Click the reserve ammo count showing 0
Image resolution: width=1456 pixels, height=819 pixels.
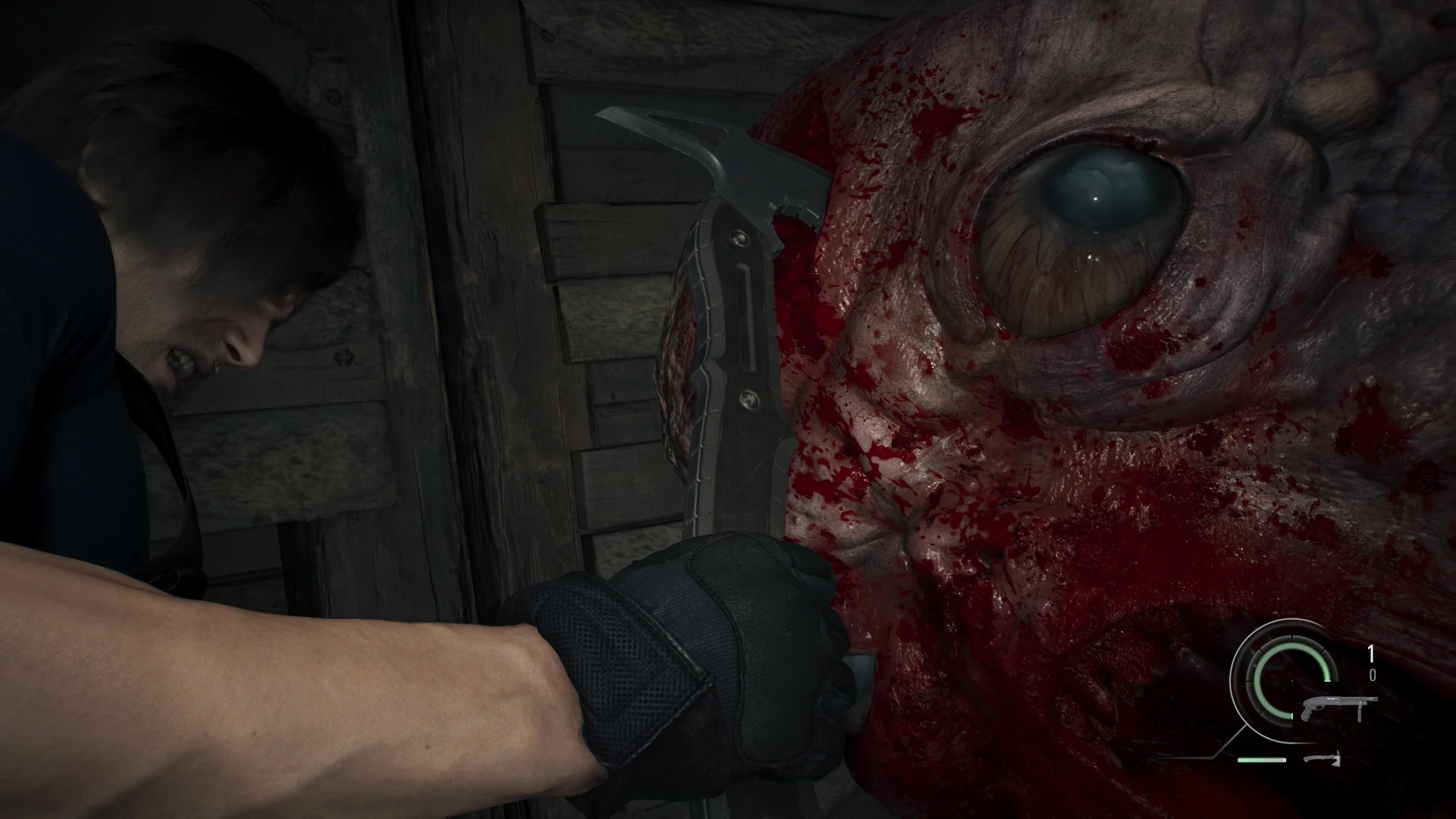(1373, 675)
